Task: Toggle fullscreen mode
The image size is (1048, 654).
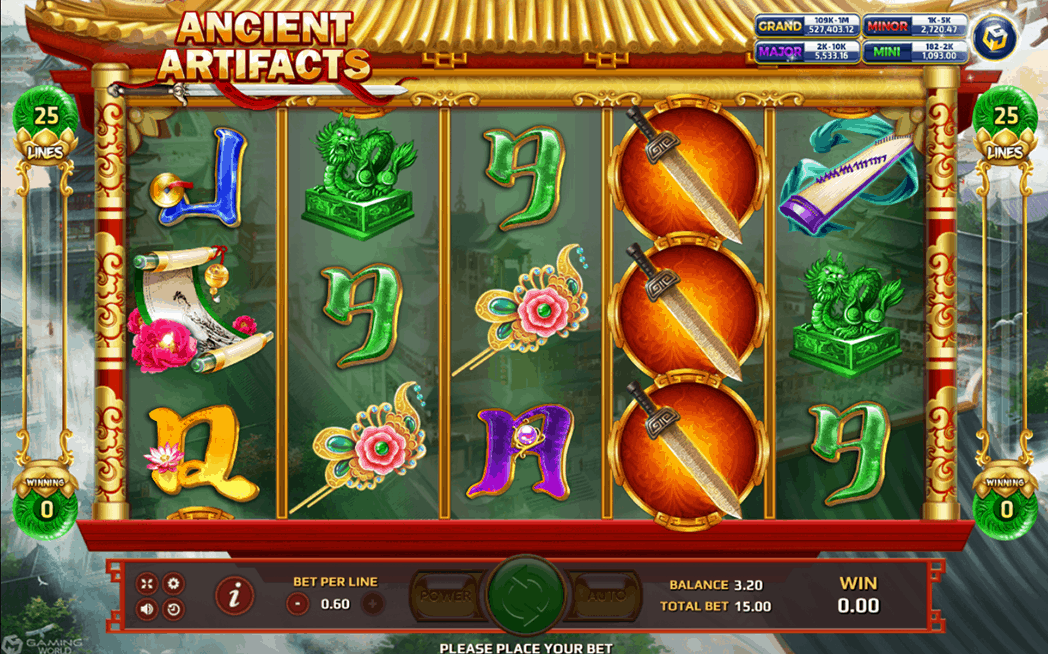Action: pos(147,584)
